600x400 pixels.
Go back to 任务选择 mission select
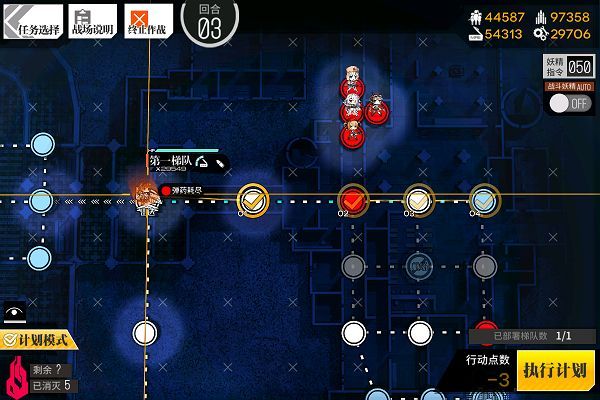[33, 22]
